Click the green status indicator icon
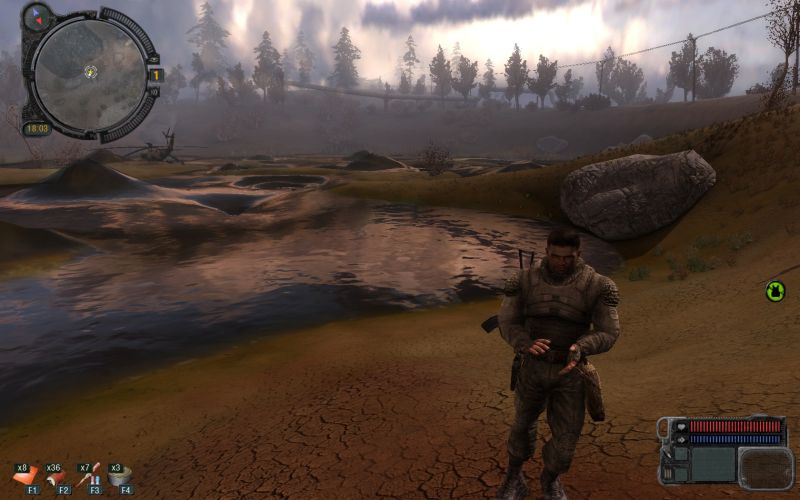The height and width of the screenshot is (500, 800). [x=775, y=291]
